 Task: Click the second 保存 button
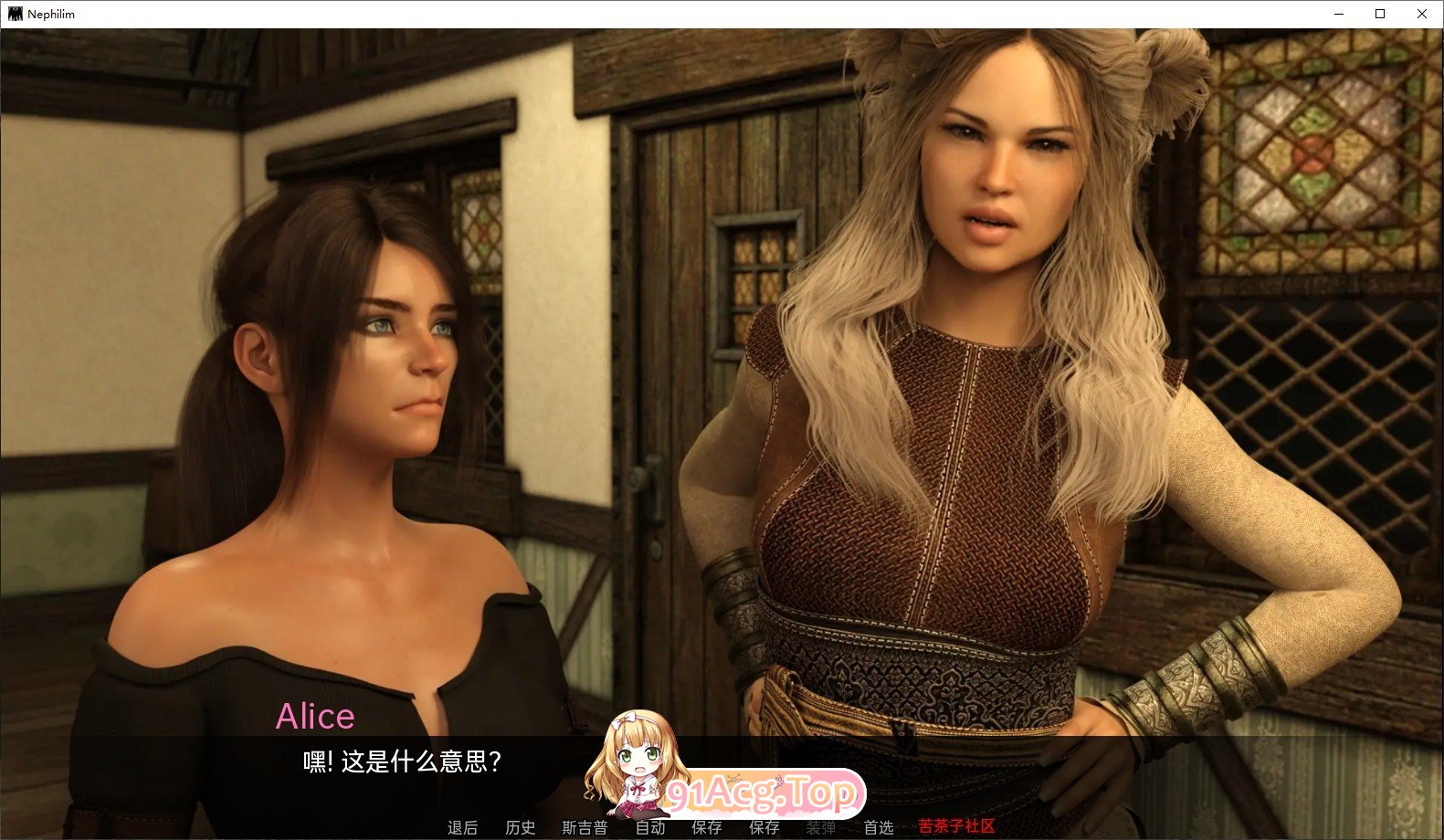tap(765, 828)
